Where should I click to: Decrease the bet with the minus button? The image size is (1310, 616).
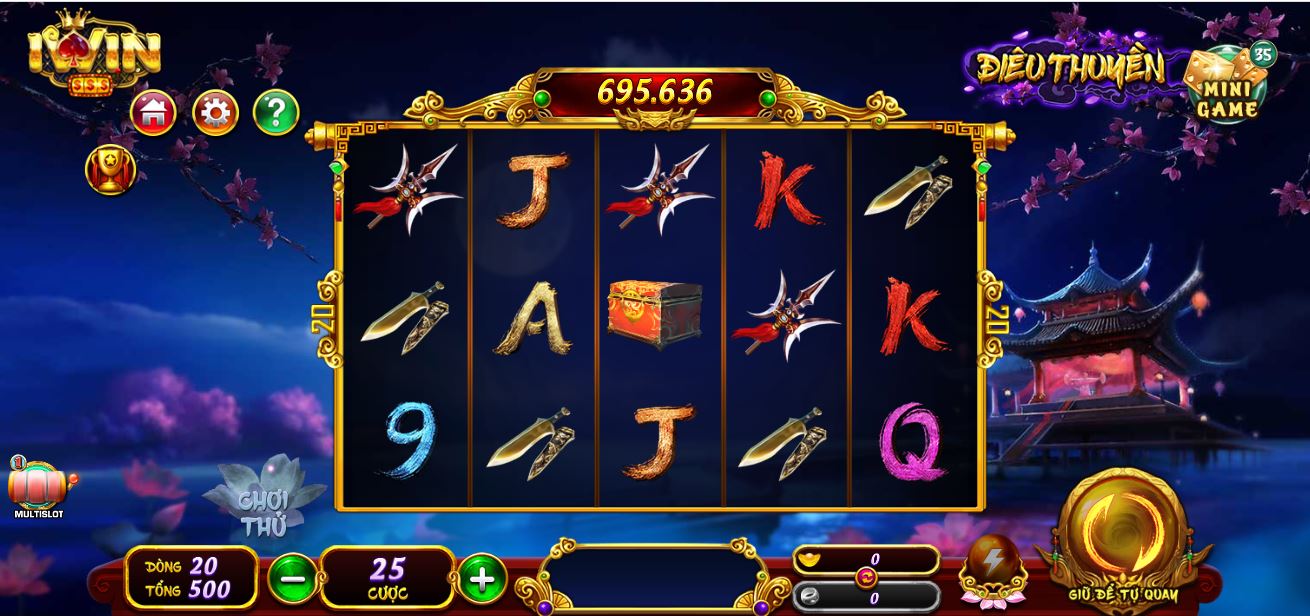[x=292, y=578]
